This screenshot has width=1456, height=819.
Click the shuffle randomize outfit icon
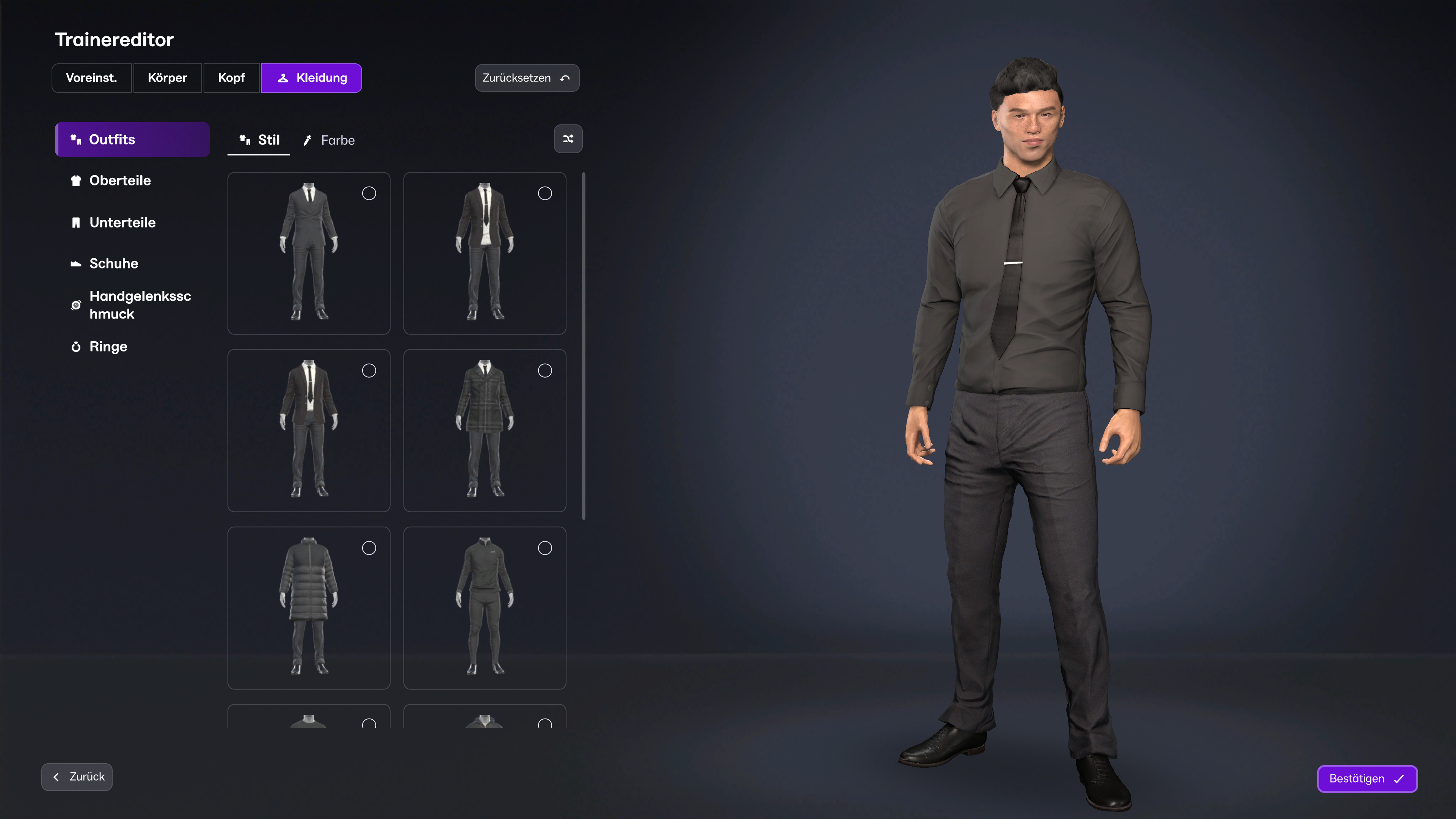coord(568,138)
